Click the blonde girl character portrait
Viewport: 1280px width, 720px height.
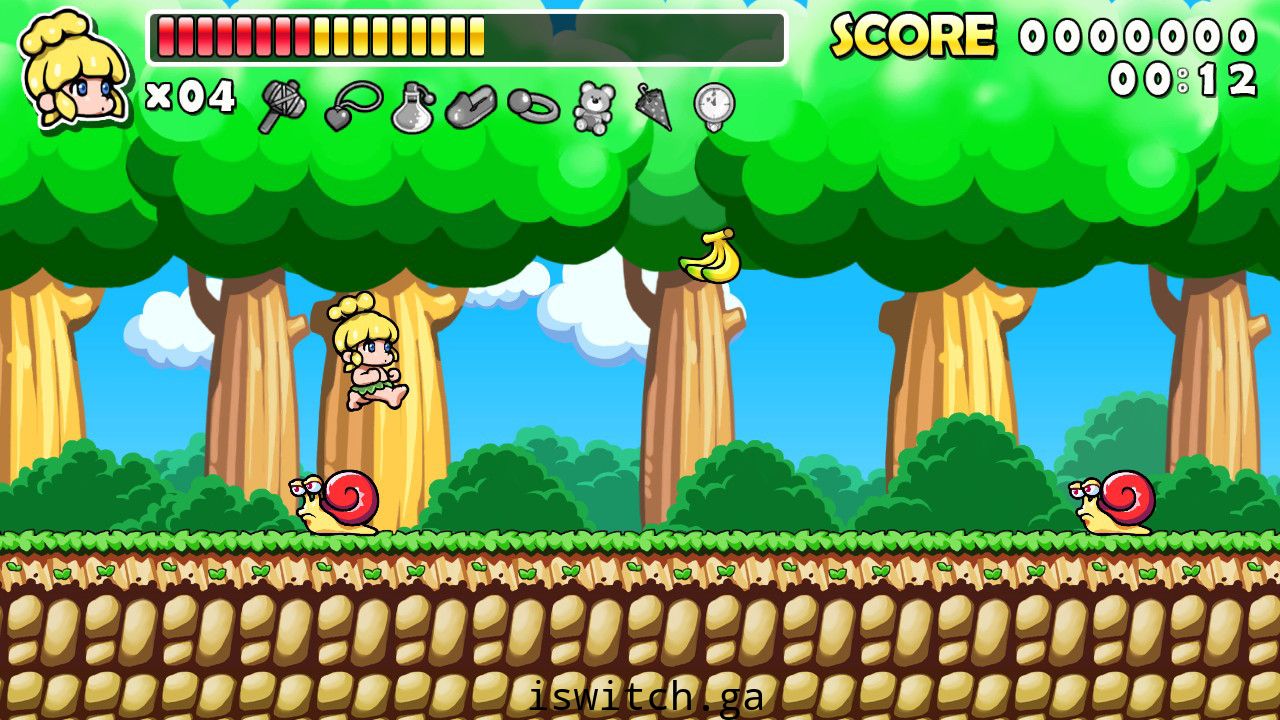click(75, 70)
